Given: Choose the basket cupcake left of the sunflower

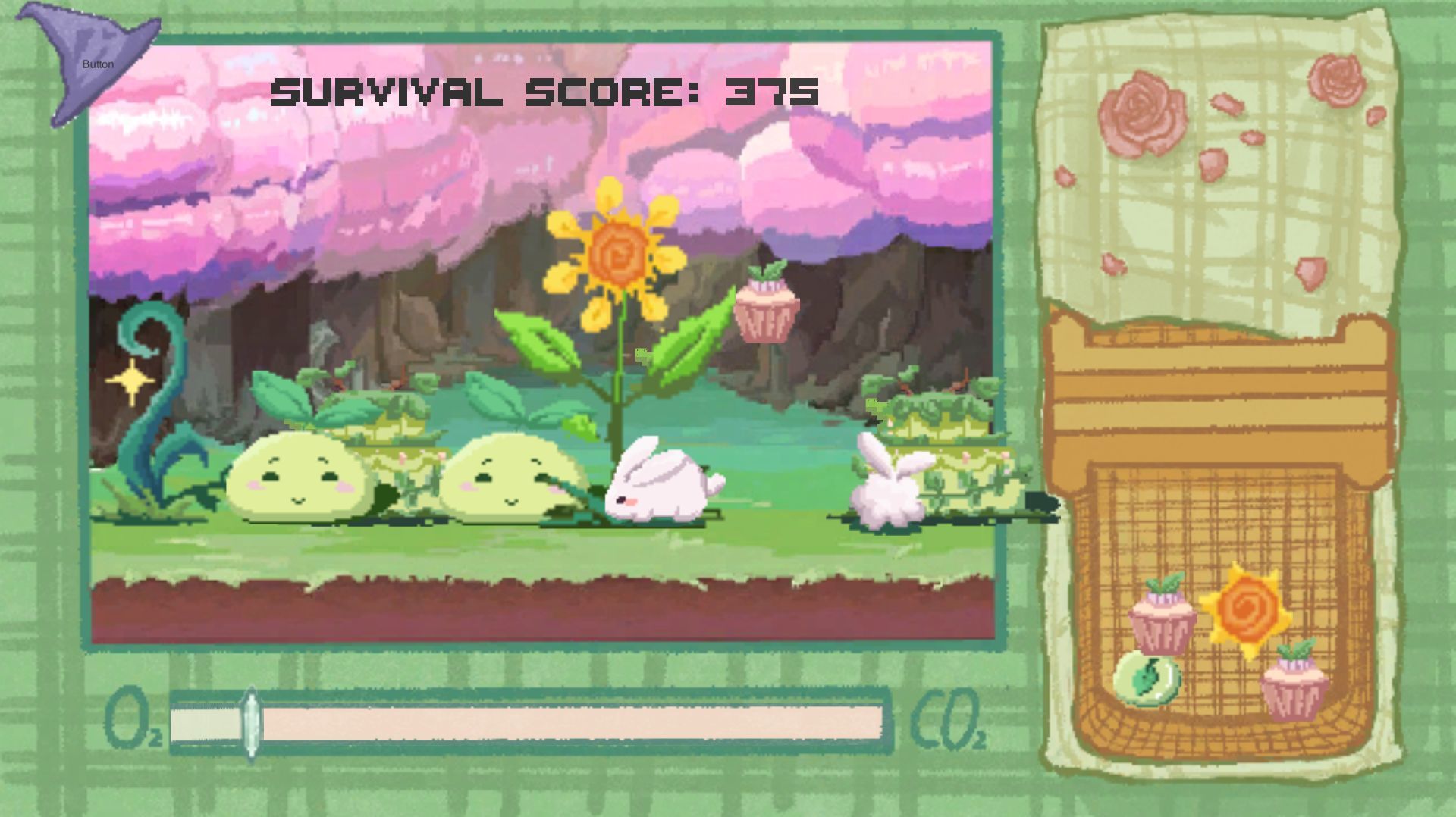Looking at the screenshot, I should 1163,616.
